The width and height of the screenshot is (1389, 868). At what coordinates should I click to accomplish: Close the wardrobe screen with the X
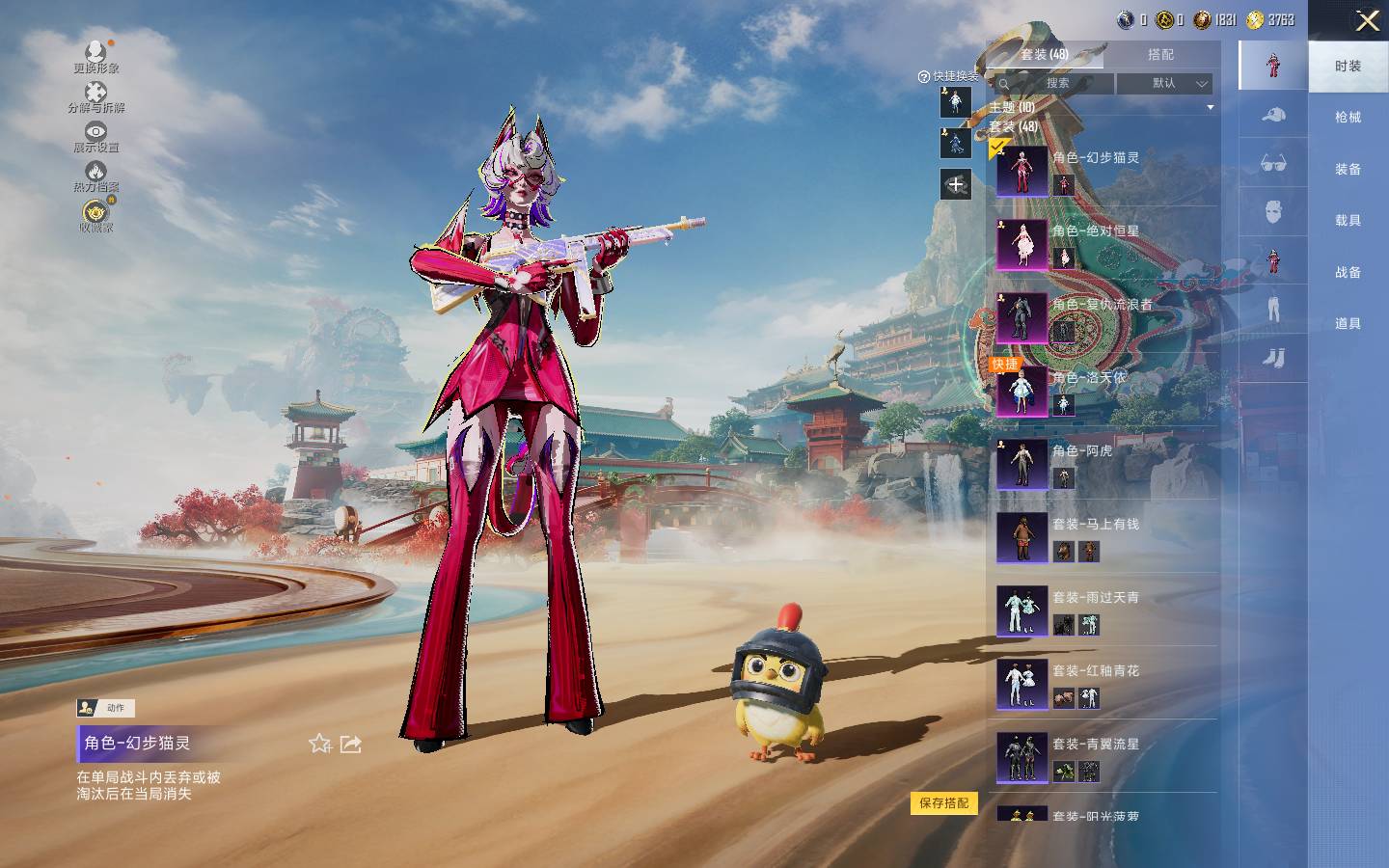pos(1367,21)
